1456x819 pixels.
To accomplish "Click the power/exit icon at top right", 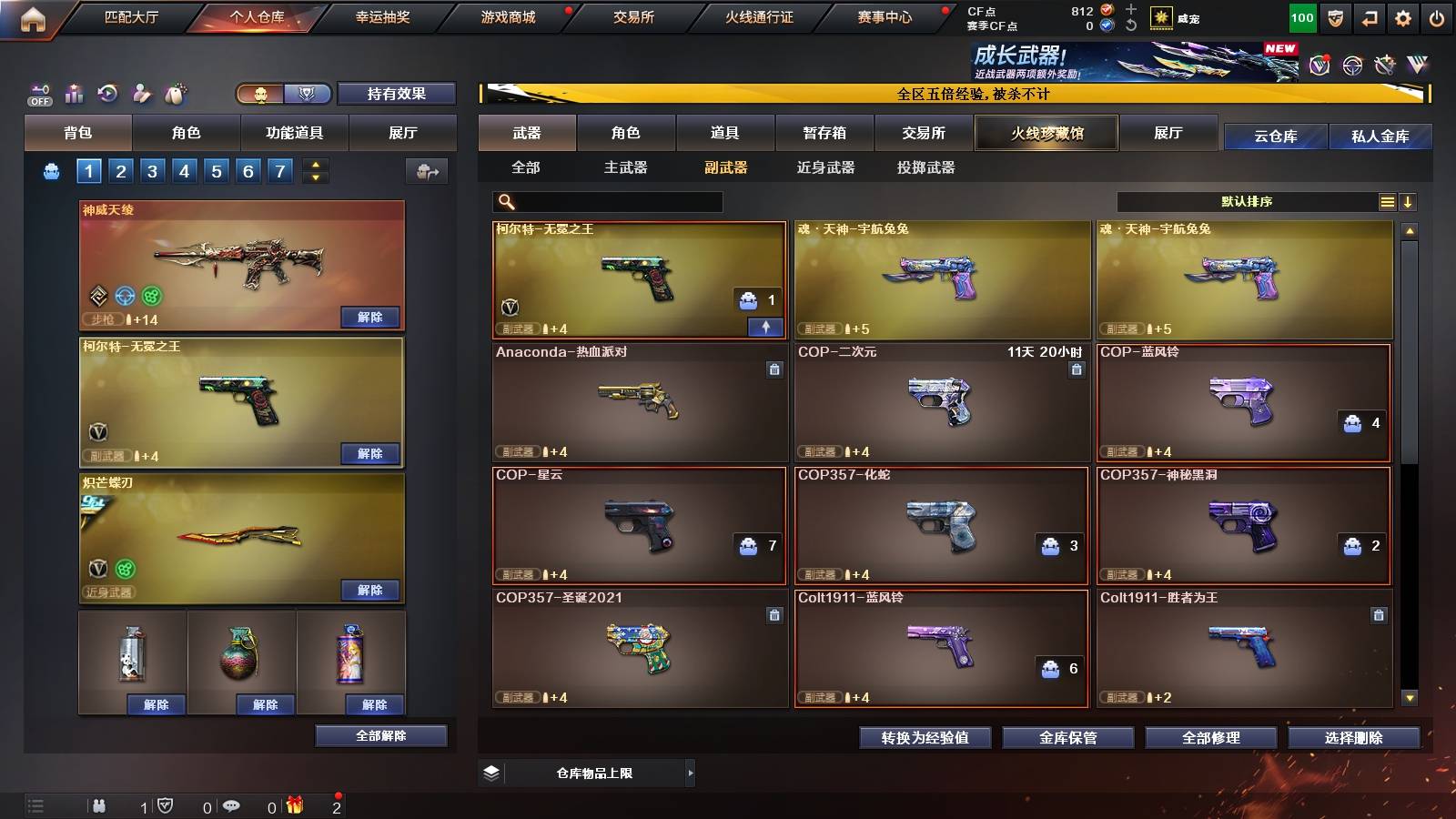I will (1436, 17).
